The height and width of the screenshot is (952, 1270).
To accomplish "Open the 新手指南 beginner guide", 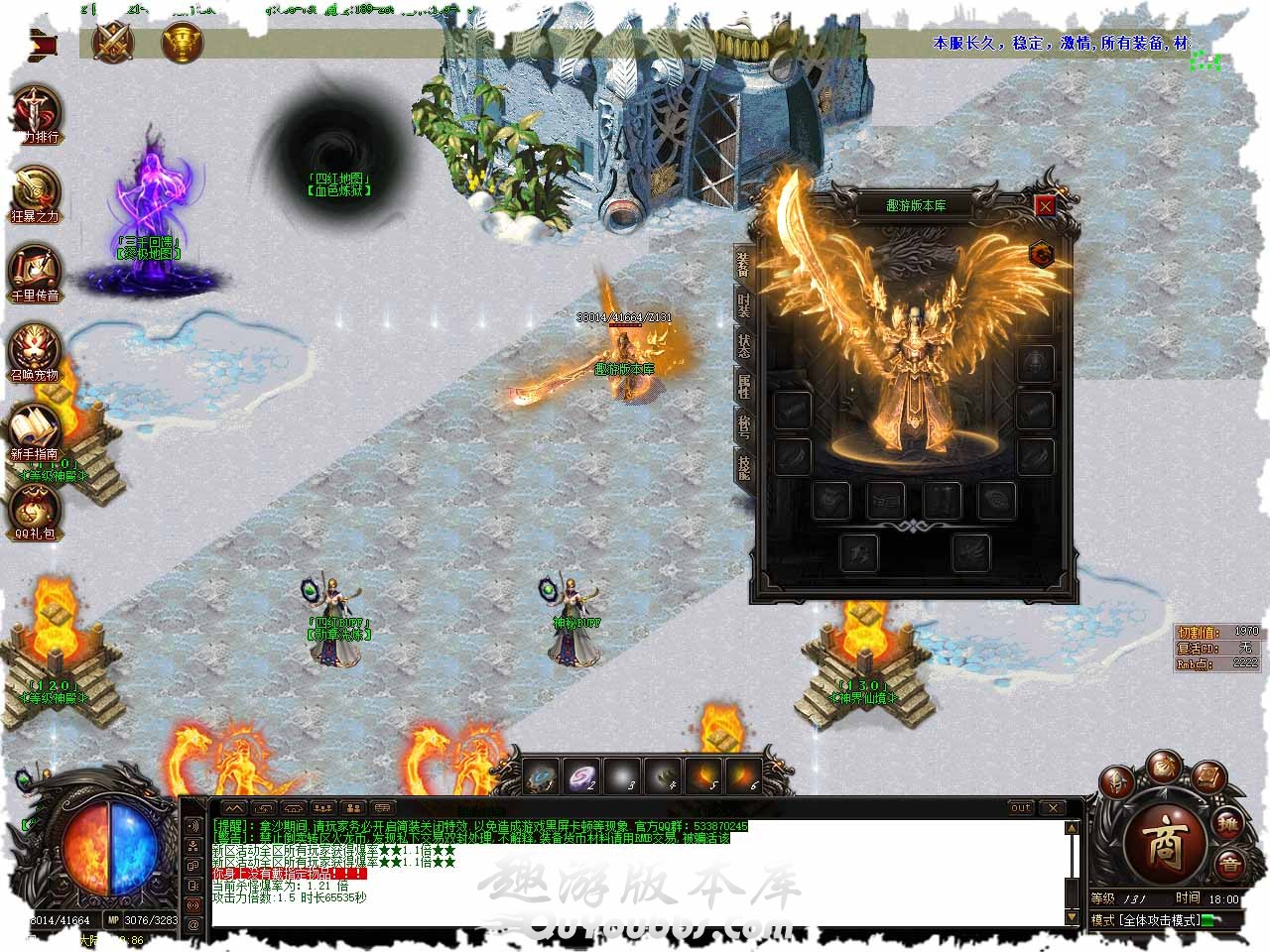I will [36, 428].
